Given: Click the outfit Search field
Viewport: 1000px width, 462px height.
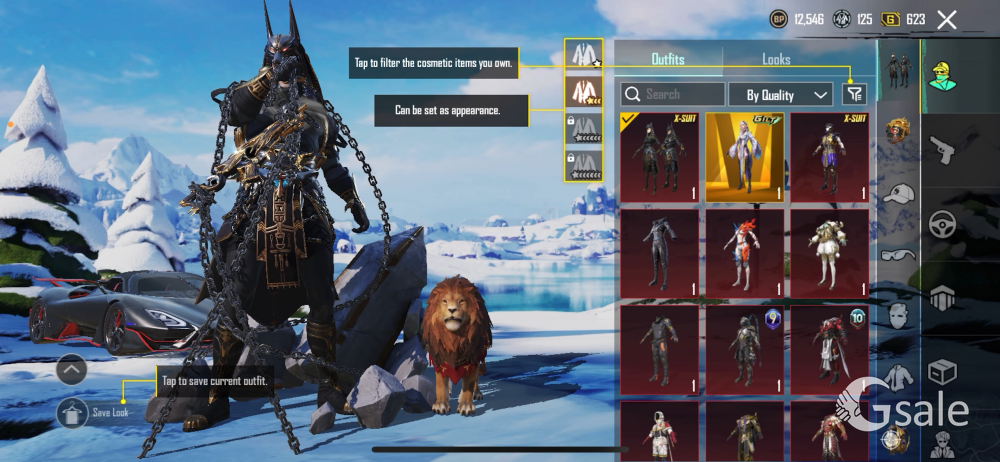Looking at the screenshot, I should click(x=672, y=95).
